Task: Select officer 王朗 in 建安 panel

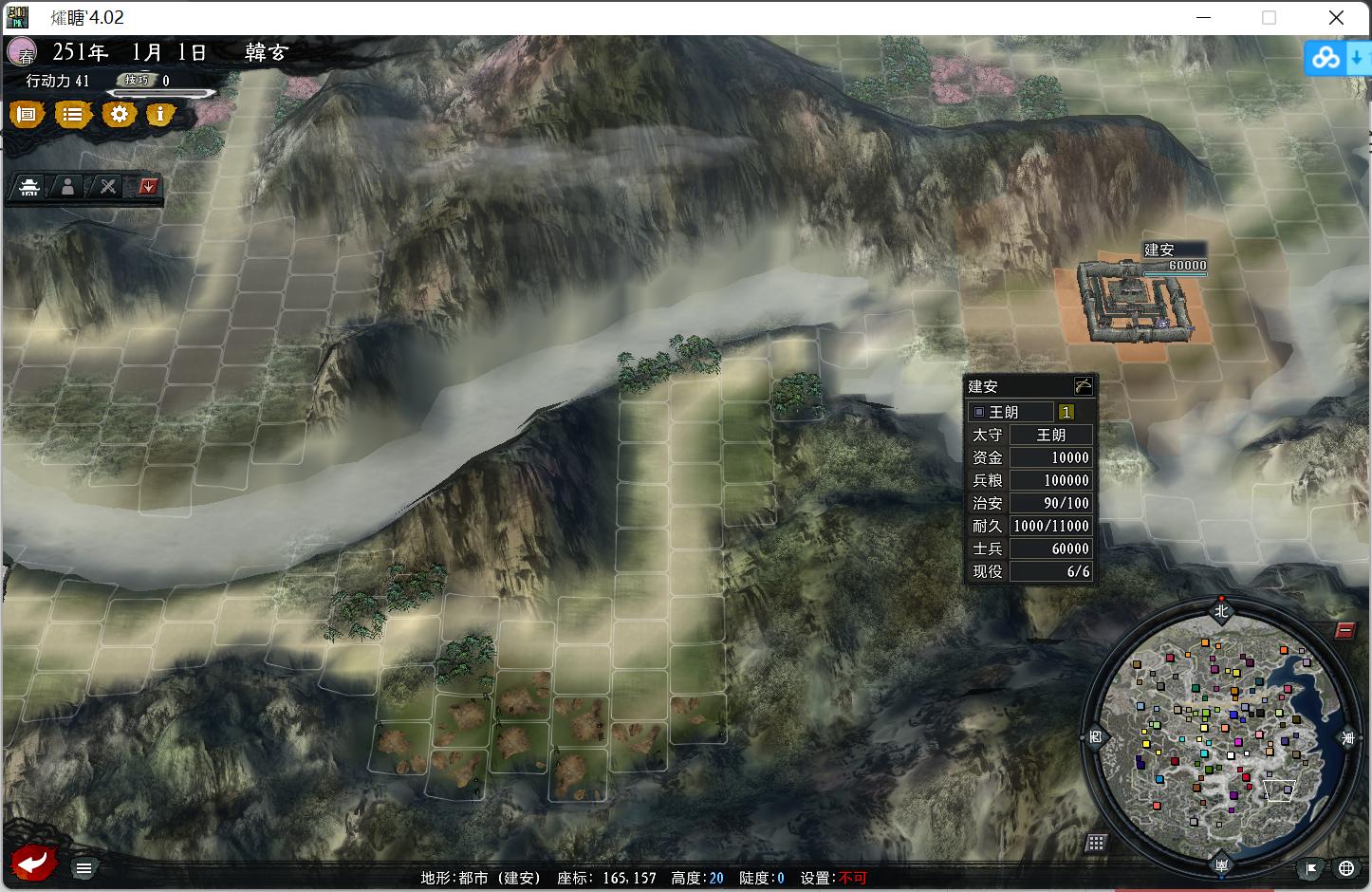Action: [1011, 412]
